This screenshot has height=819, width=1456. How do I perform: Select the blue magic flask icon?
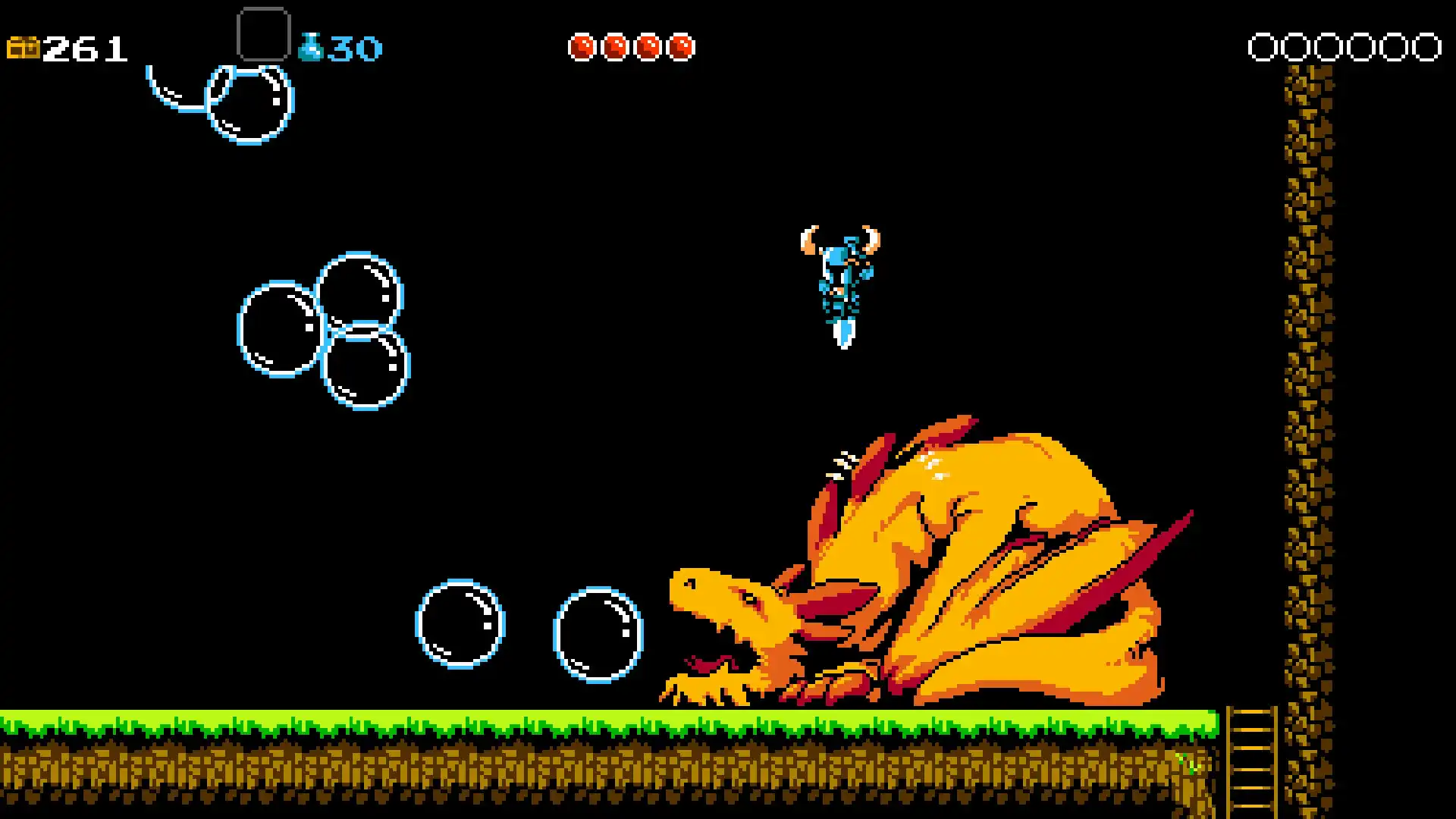pyautogui.click(x=309, y=47)
